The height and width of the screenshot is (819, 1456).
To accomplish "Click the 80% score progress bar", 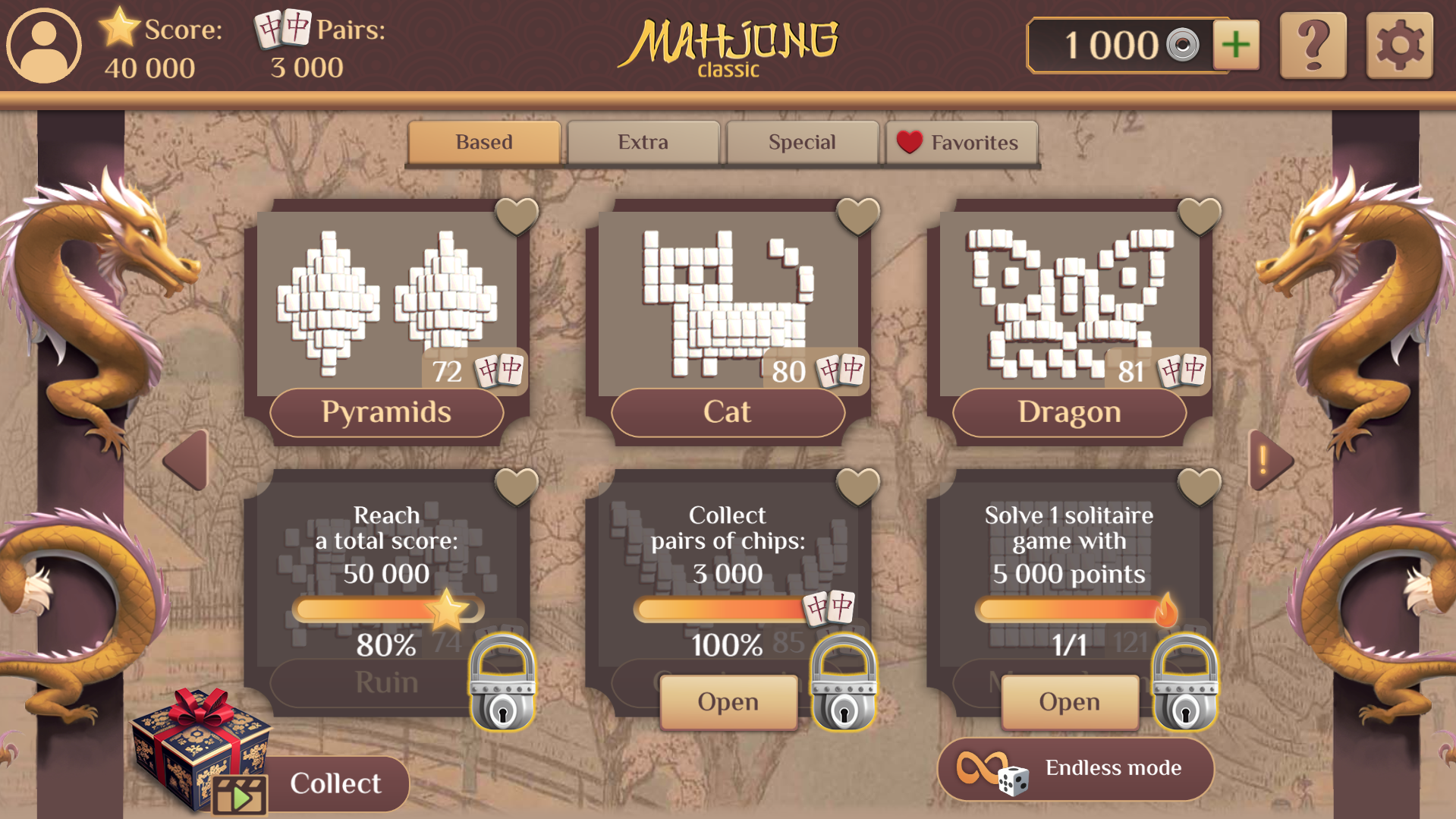I will (387, 606).
